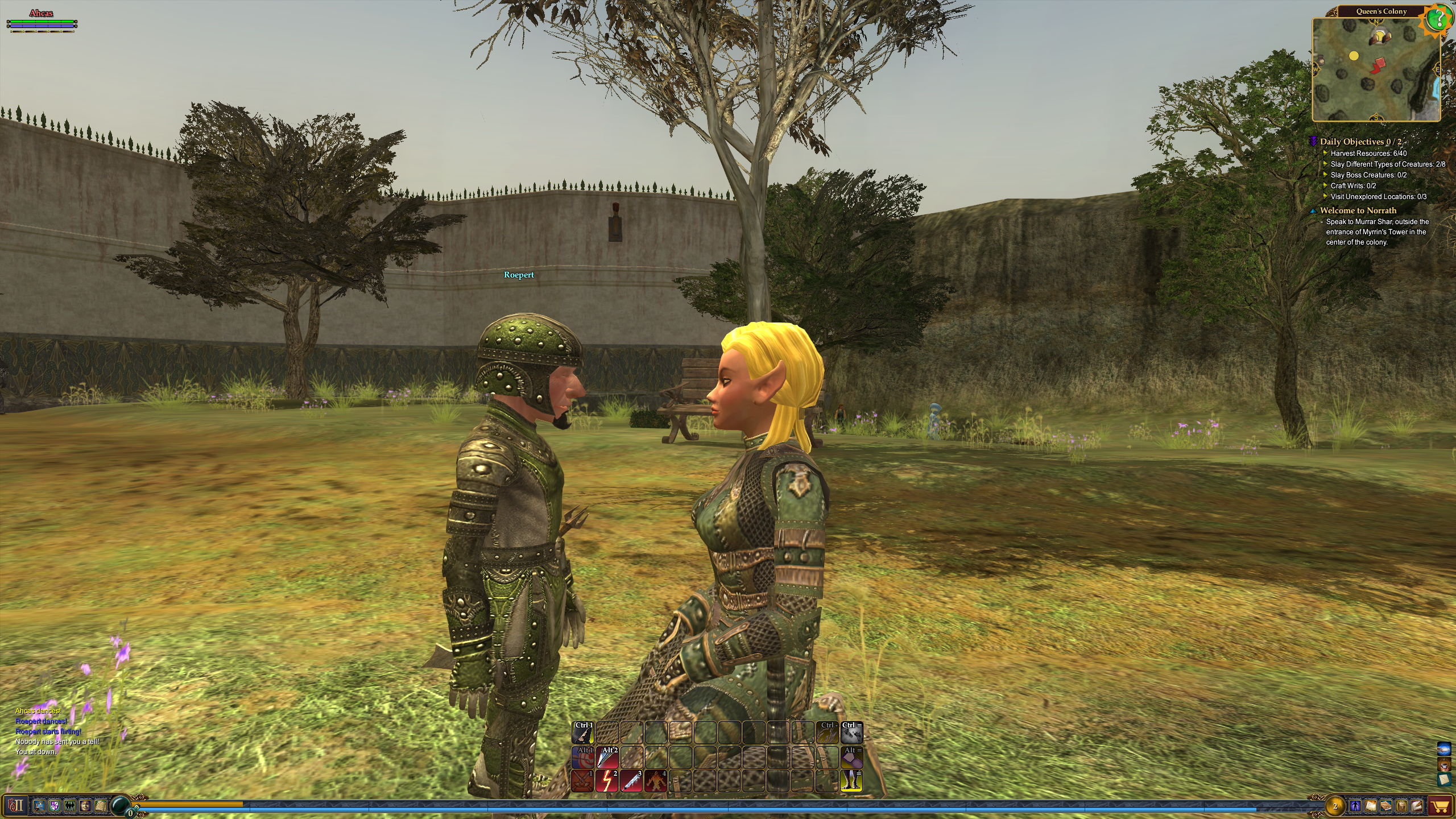This screenshot has height=819, width=1456.
Task: Use the archery target ranged attack
Action: tap(582, 757)
